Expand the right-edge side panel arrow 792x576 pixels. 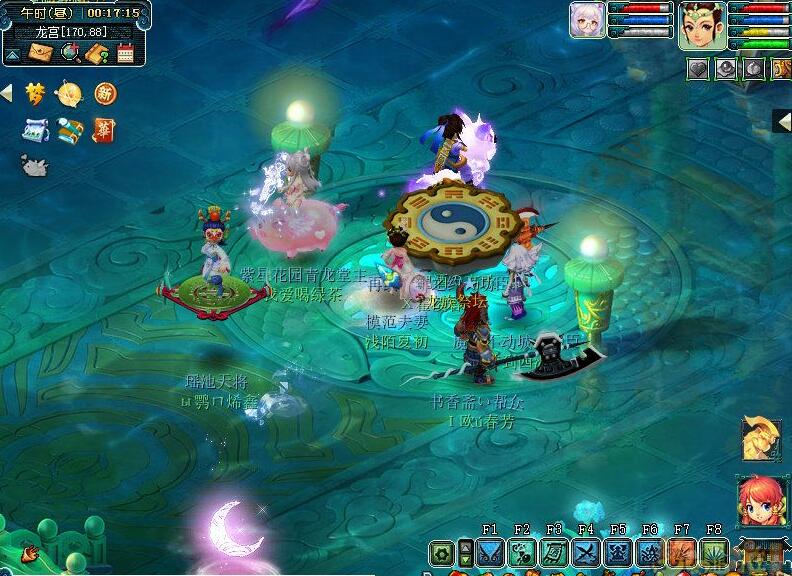(784, 121)
